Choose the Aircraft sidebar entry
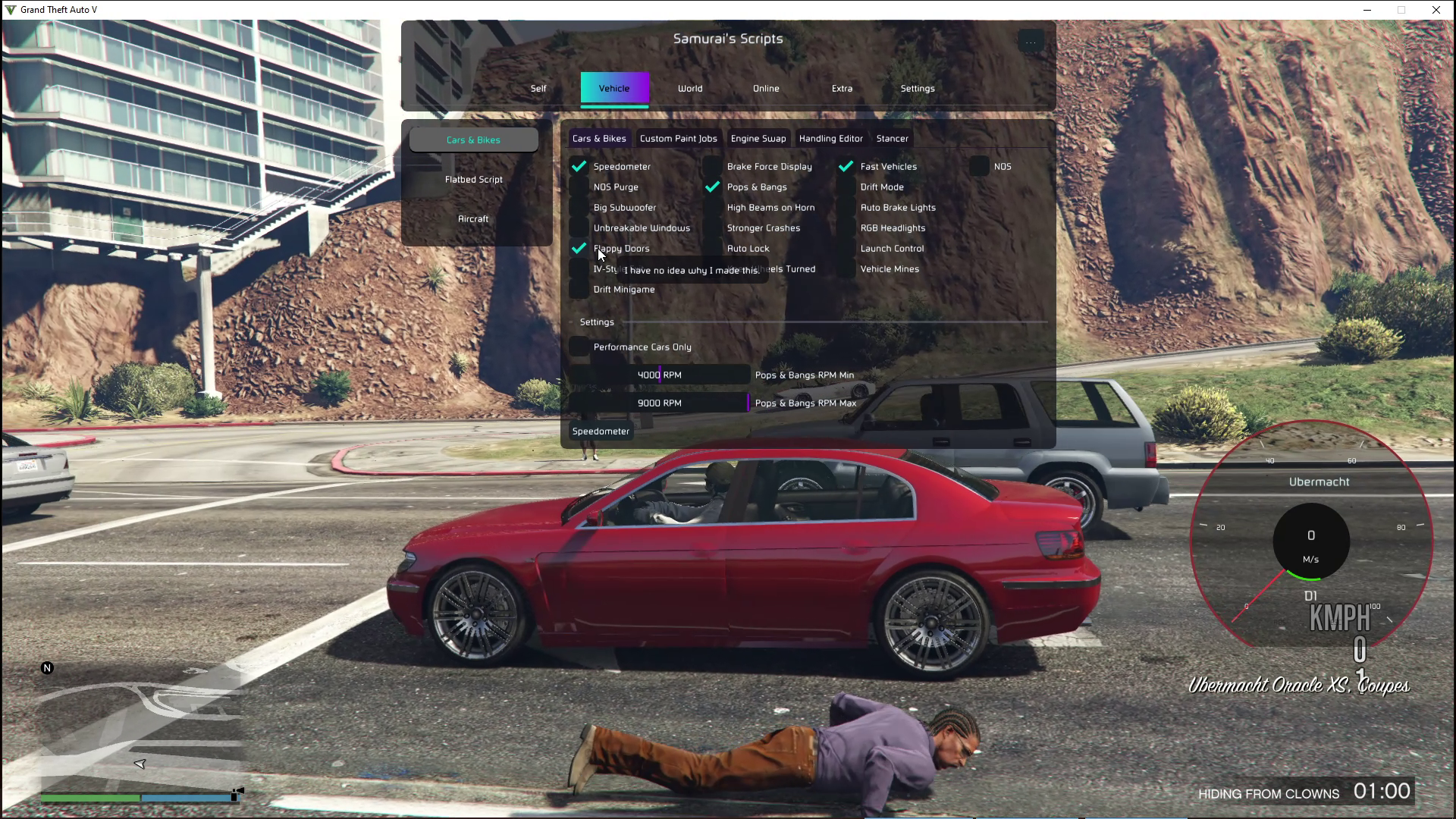Image resolution: width=1456 pixels, height=819 pixels. tap(474, 219)
